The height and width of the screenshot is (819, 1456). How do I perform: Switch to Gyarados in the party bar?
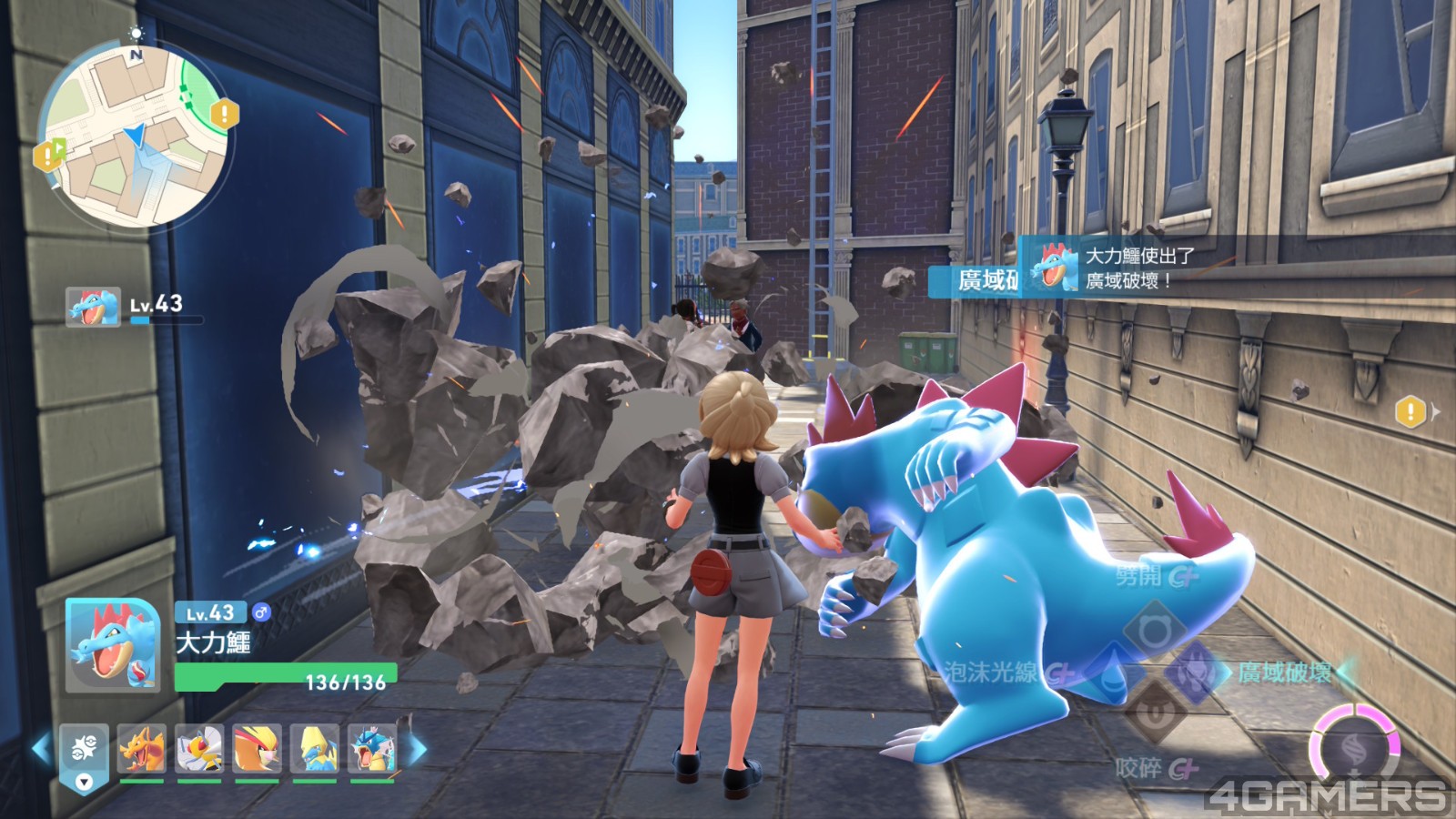[372, 749]
